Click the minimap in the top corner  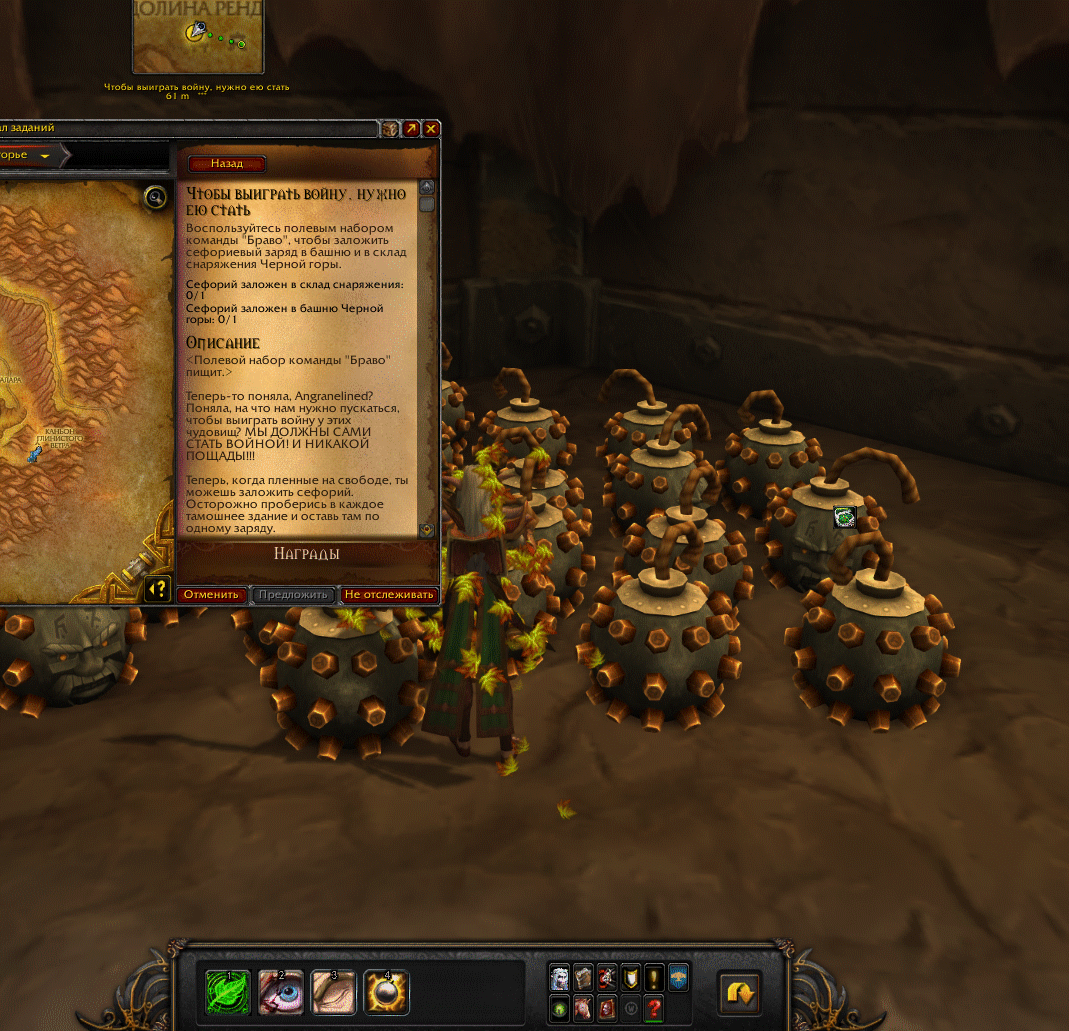(x=198, y=36)
